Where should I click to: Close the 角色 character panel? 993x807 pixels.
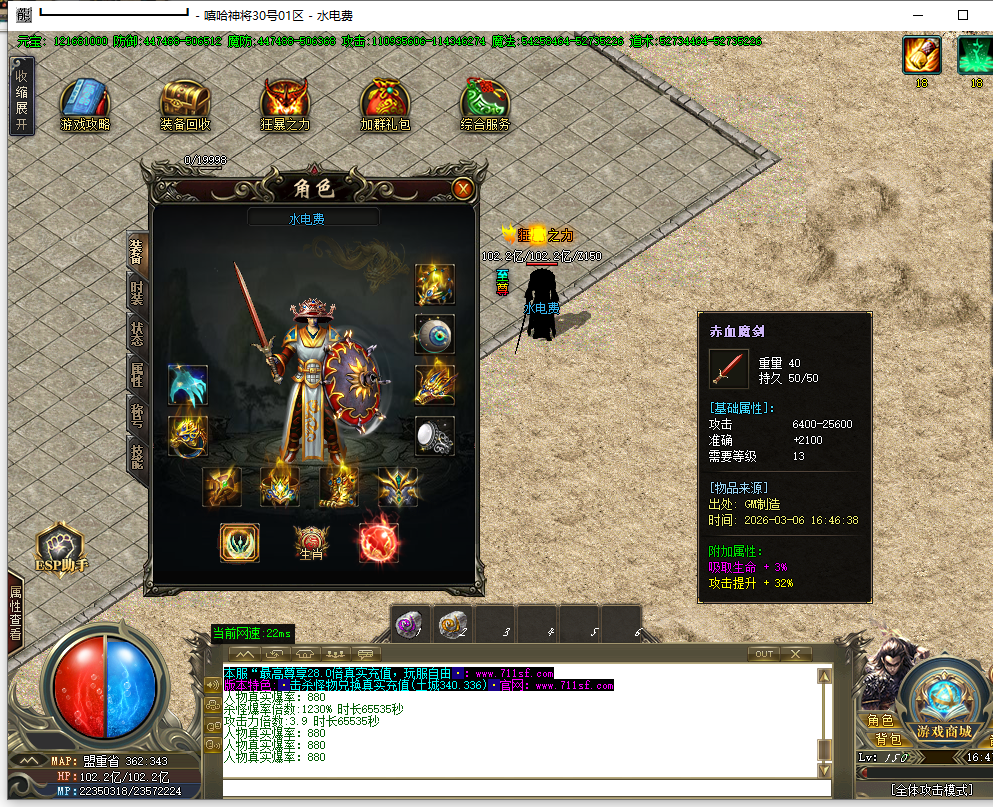pyautogui.click(x=462, y=188)
